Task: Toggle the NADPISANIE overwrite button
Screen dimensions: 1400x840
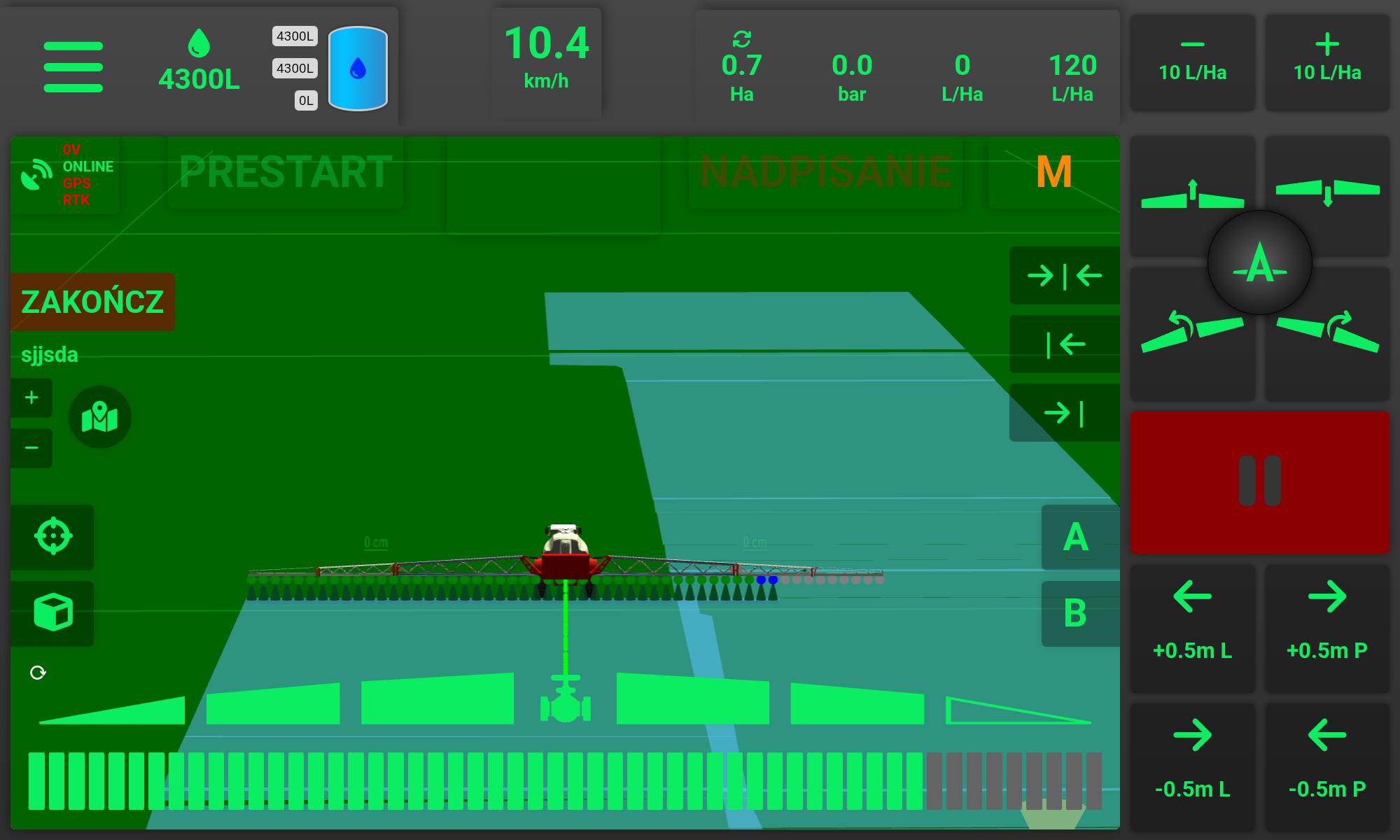Action: pos(825,172)
